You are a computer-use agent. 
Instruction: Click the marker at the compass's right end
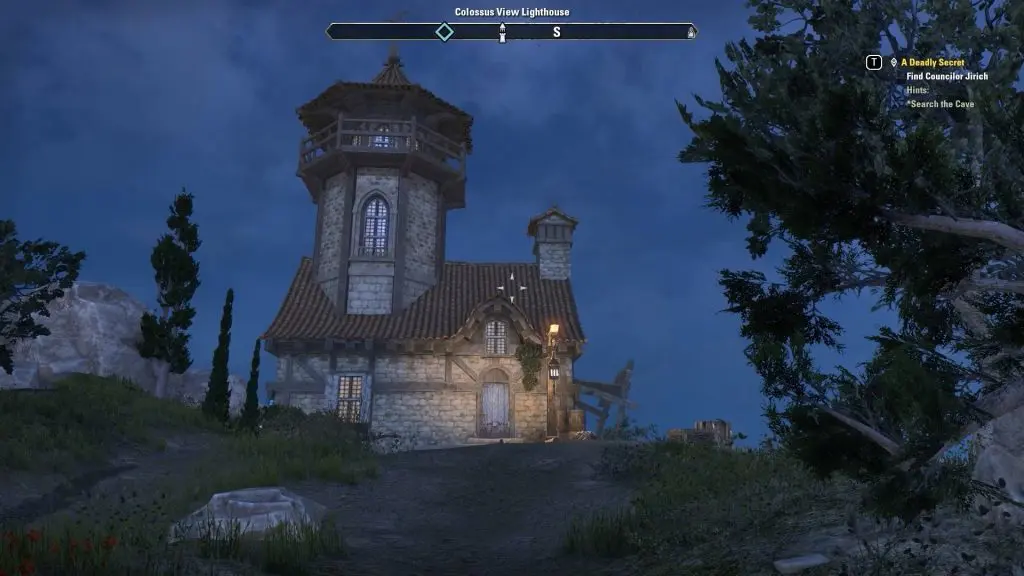690,33
